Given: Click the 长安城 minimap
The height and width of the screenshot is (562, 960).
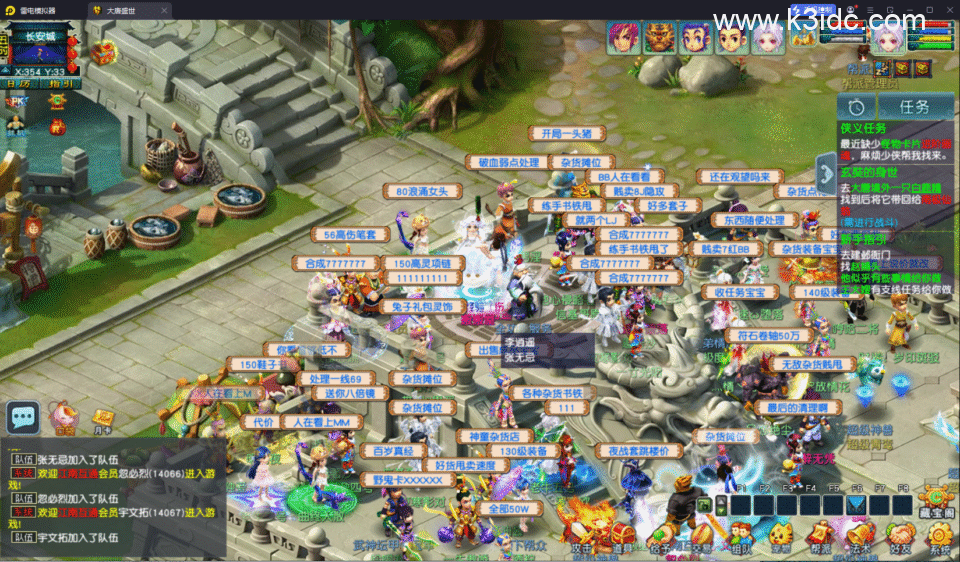Looking at the screenshot, I should click(40, 50).
